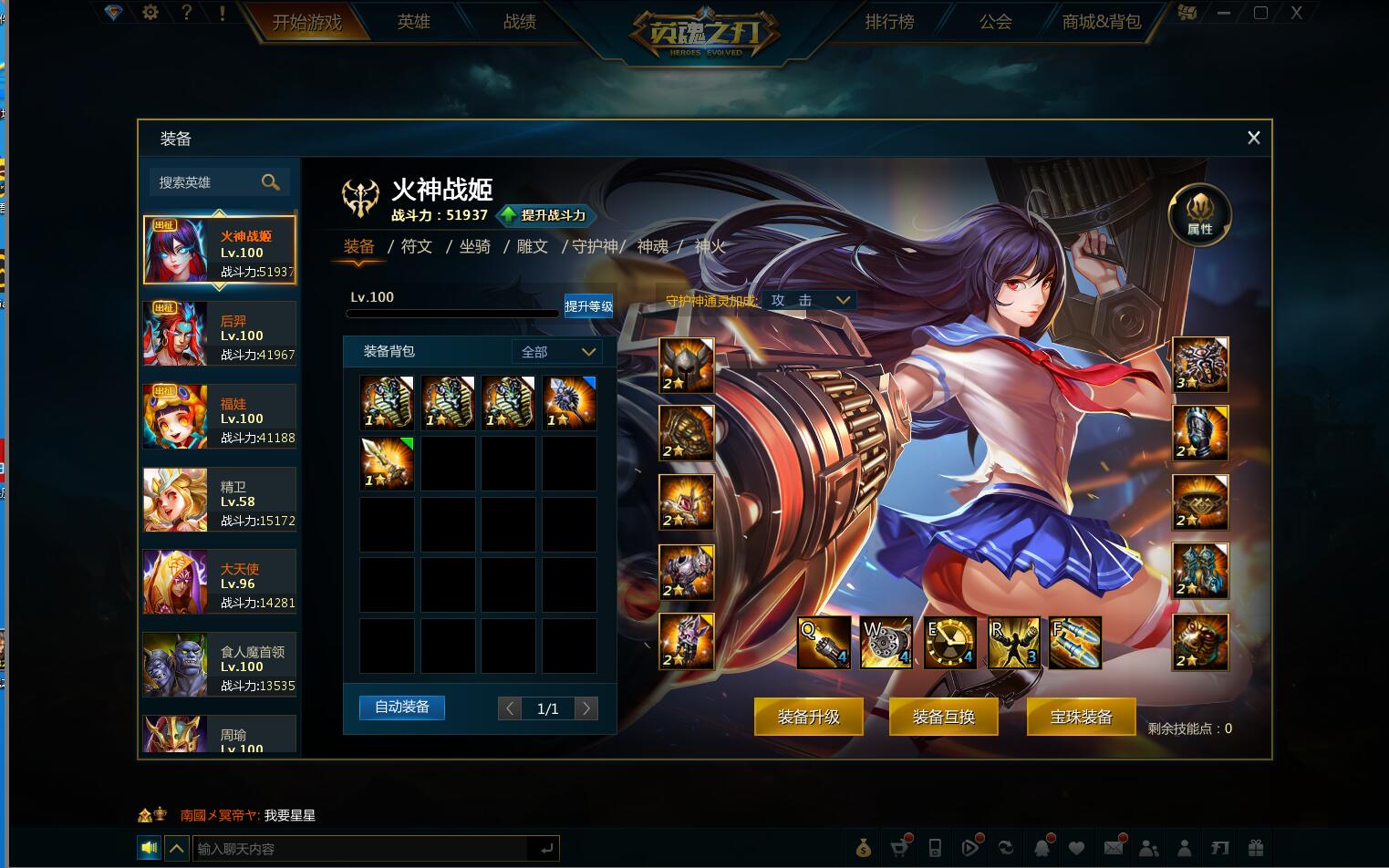Switch to the 坐骑 mount tab
1389x868 pixels.
474,246
